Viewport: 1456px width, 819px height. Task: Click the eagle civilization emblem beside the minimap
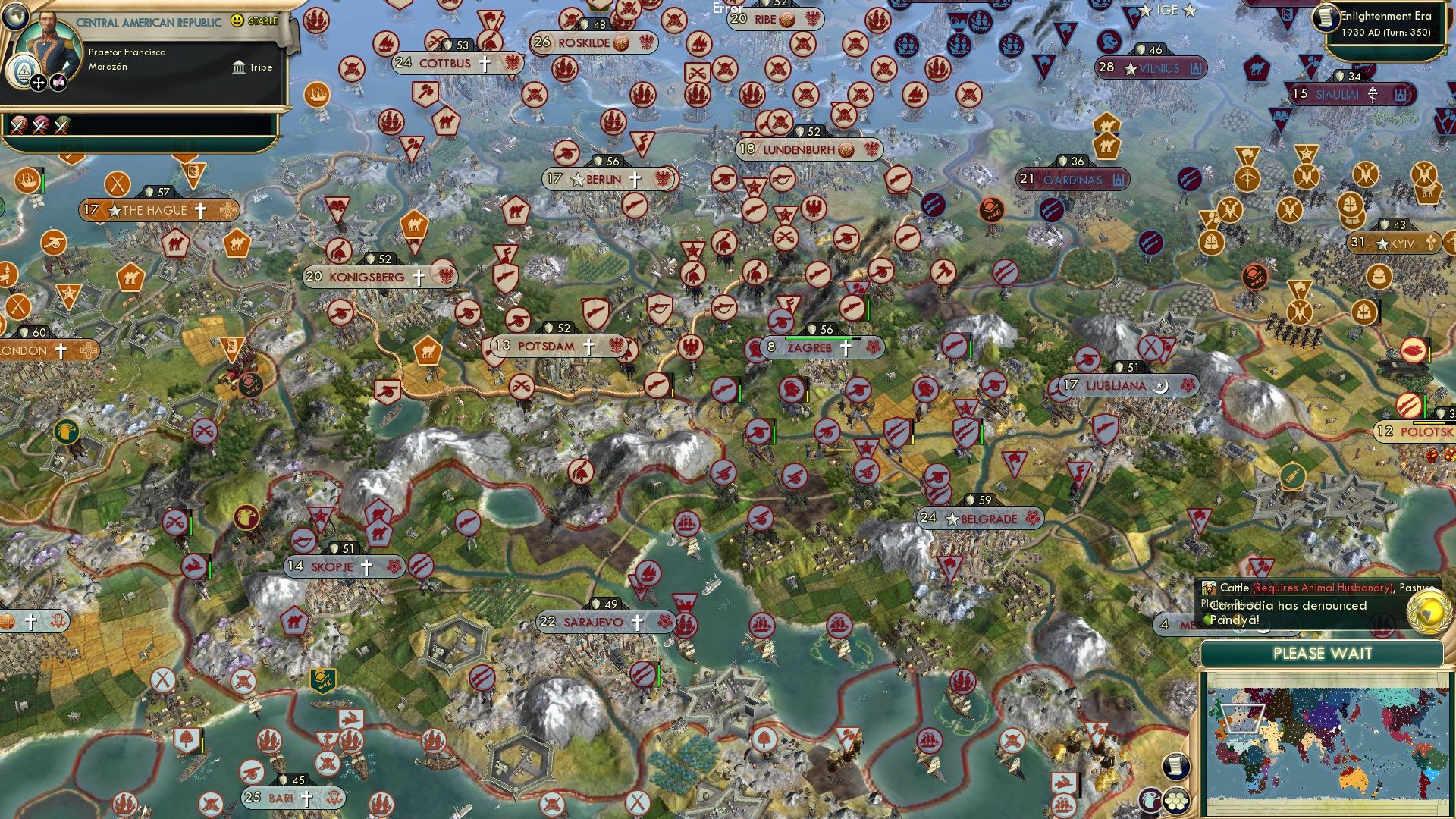[1150, 800]
